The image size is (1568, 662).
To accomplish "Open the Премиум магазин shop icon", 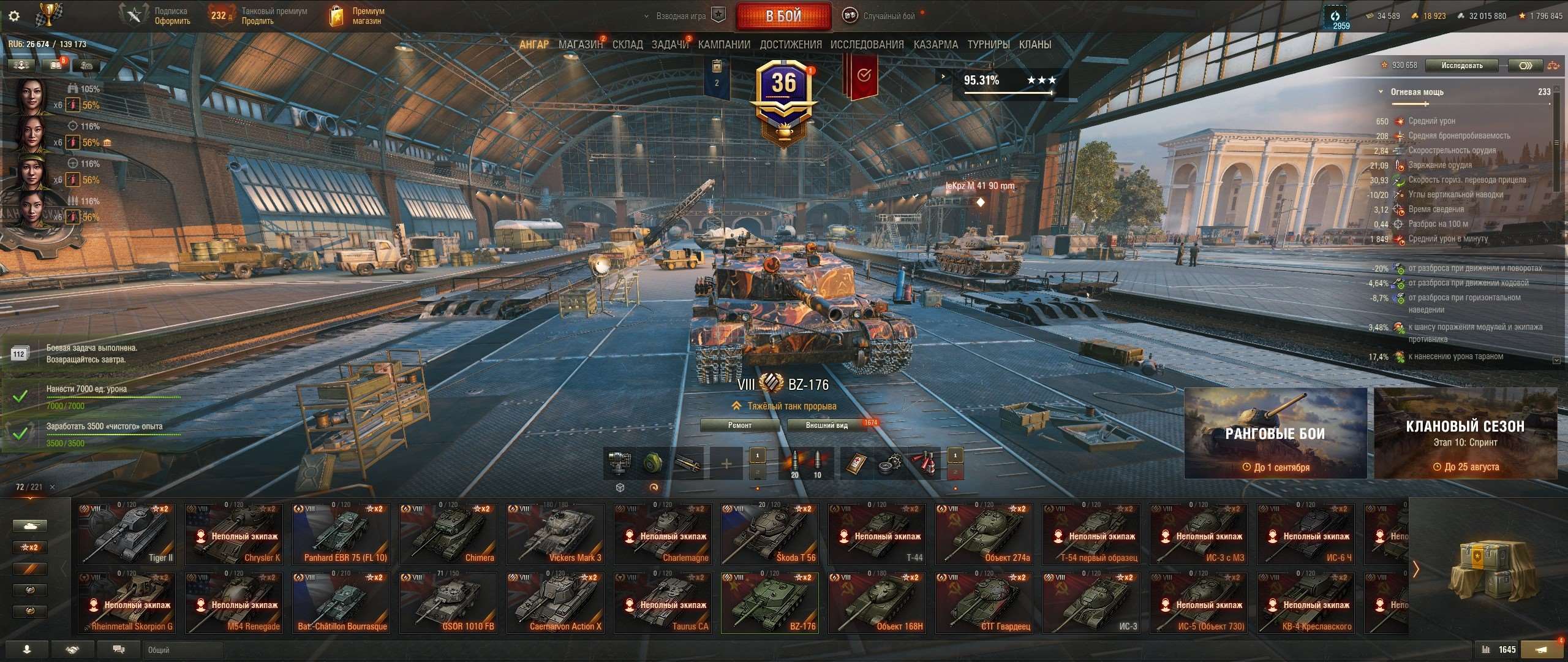I will pos(336,15).
